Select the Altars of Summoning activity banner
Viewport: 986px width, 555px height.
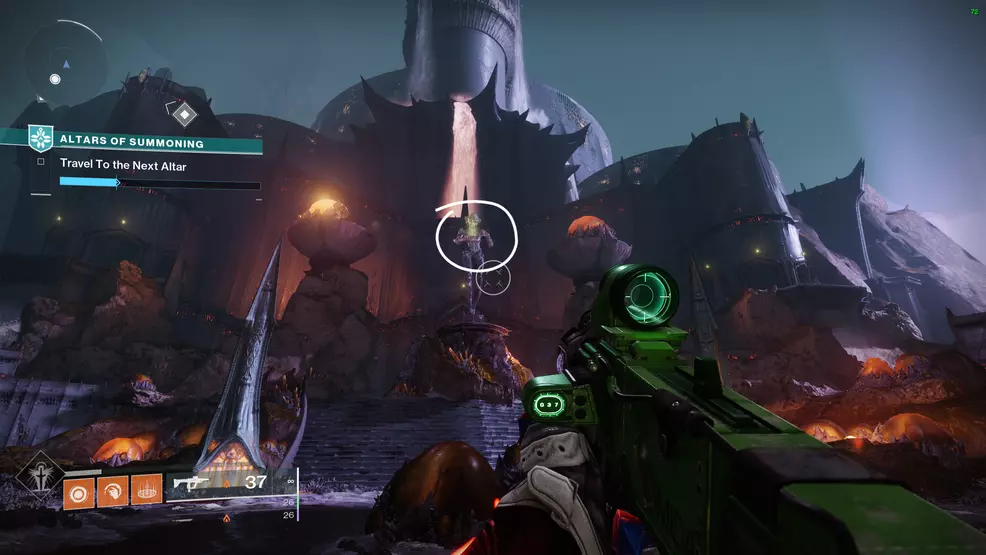tap(148, 142)
